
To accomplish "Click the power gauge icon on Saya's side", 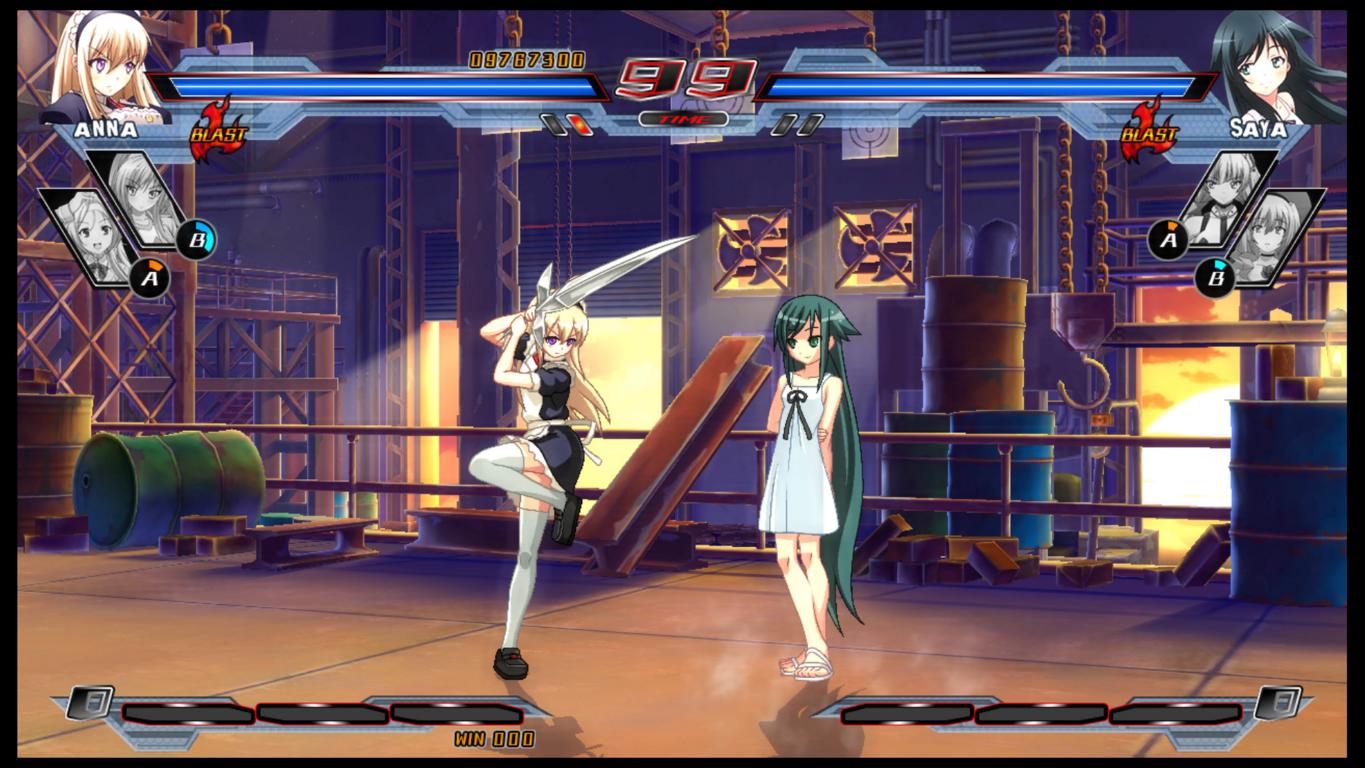I will point(1278,702).
